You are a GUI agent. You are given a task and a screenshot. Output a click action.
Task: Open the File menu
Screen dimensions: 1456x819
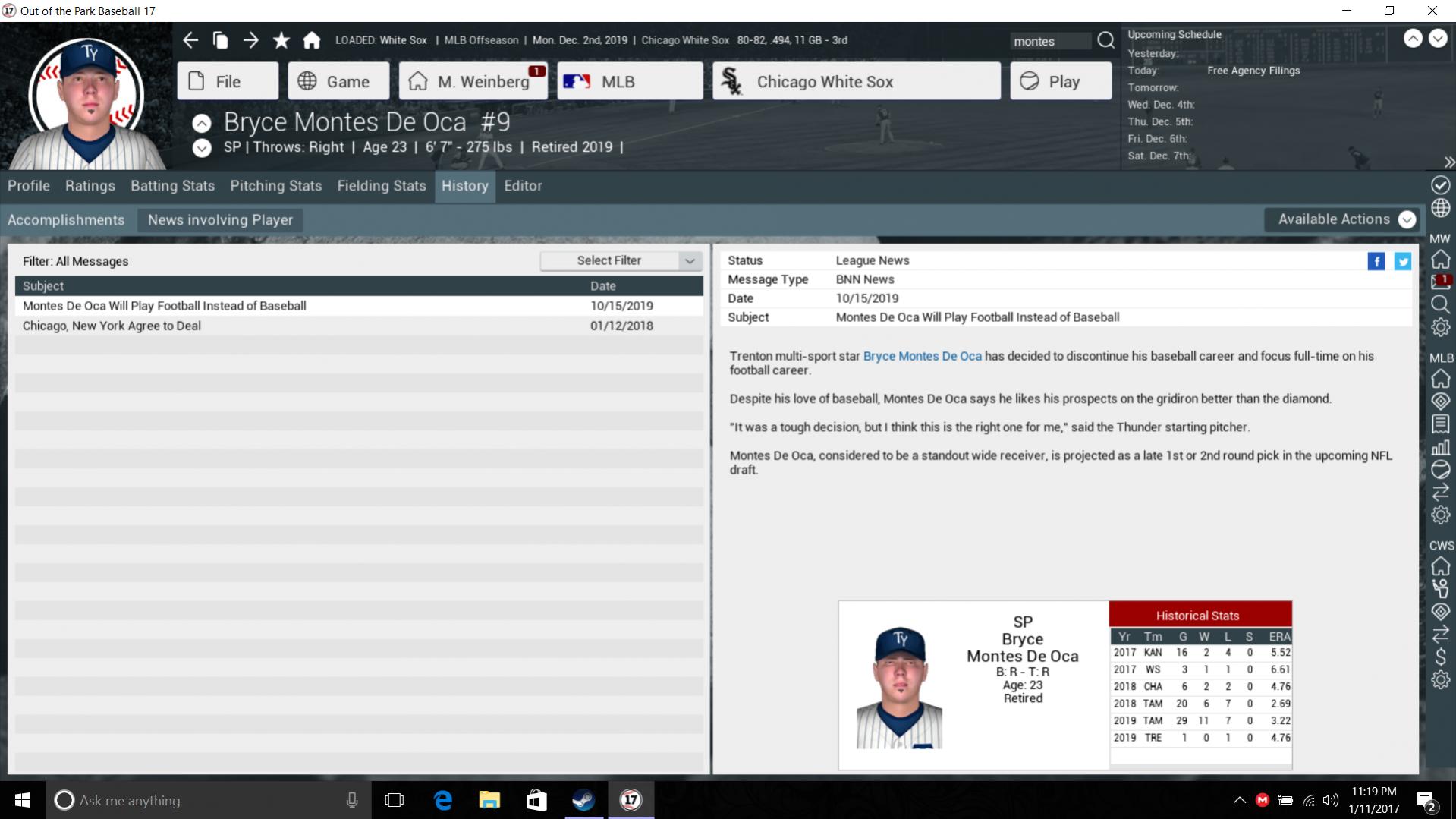pyautogui.click(x=227, y=81)
